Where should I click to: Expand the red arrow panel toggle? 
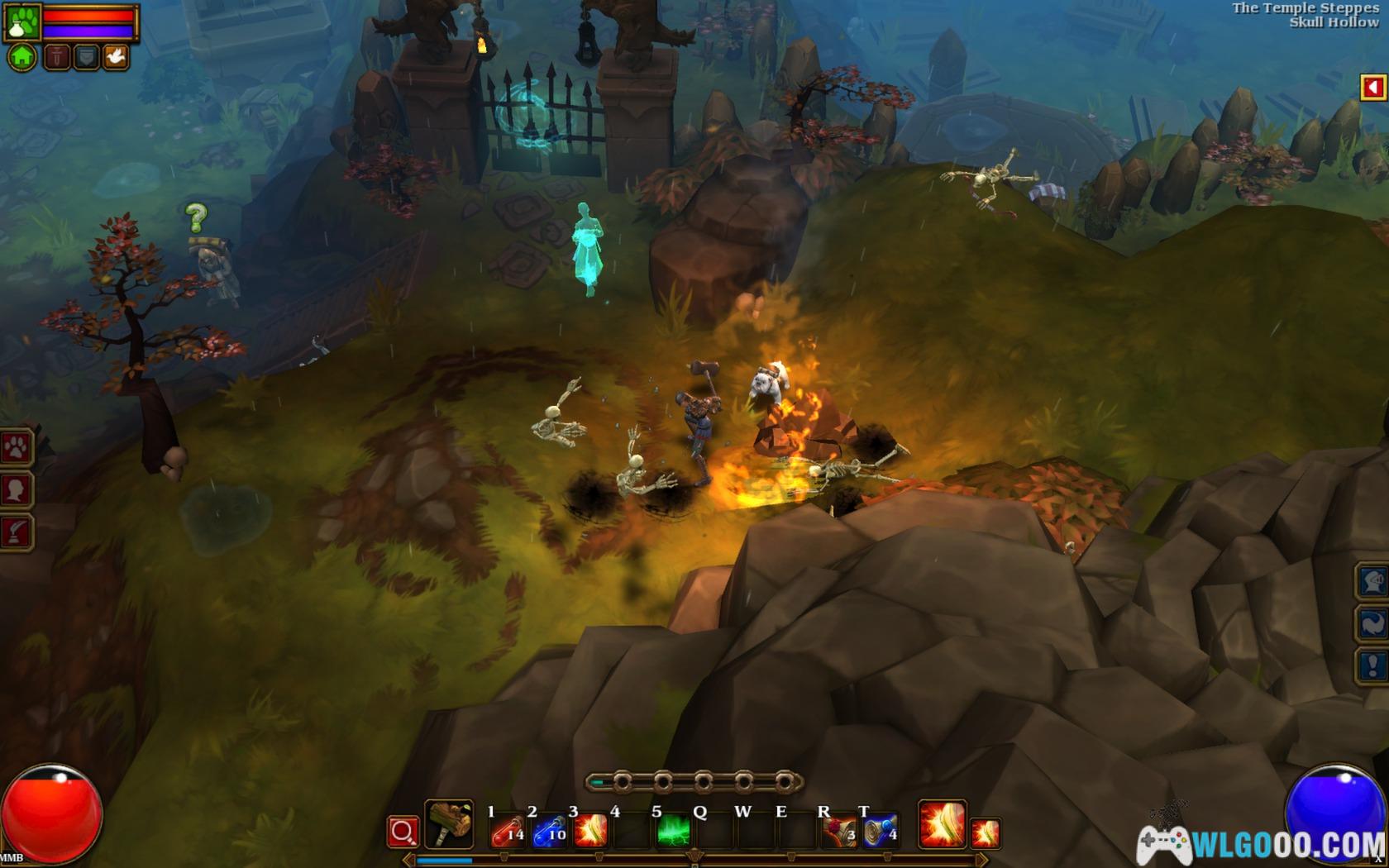point(1373,88)
